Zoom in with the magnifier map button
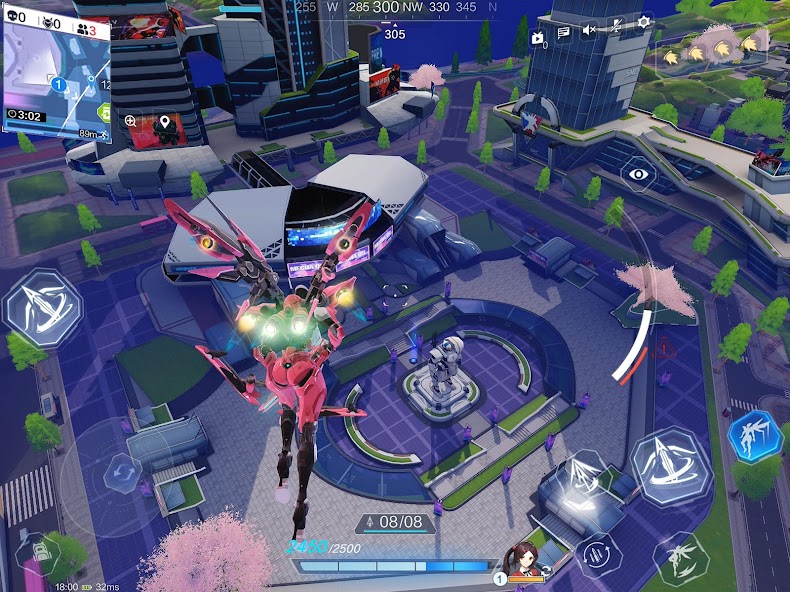 click(x=130, y=121)
